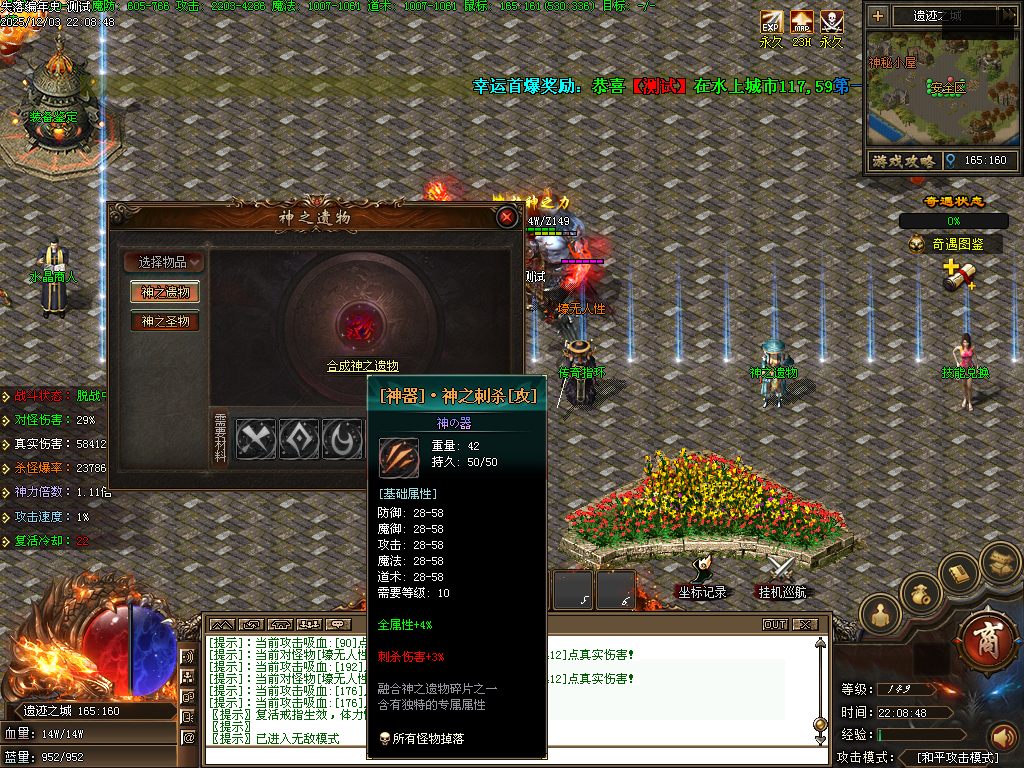This screenshot has width=1024, height=768.
Task: Open the money bag inventory icon
Action: tap(921, 594)
